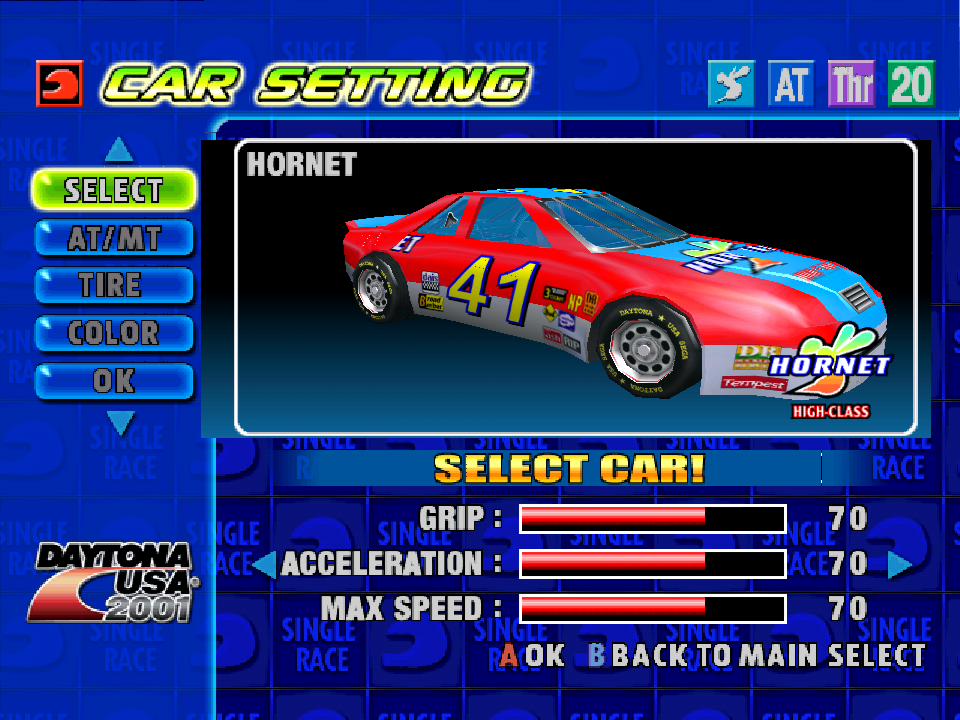Select the Hornet car preview
The image size is (960, 720).
(576, 287)
